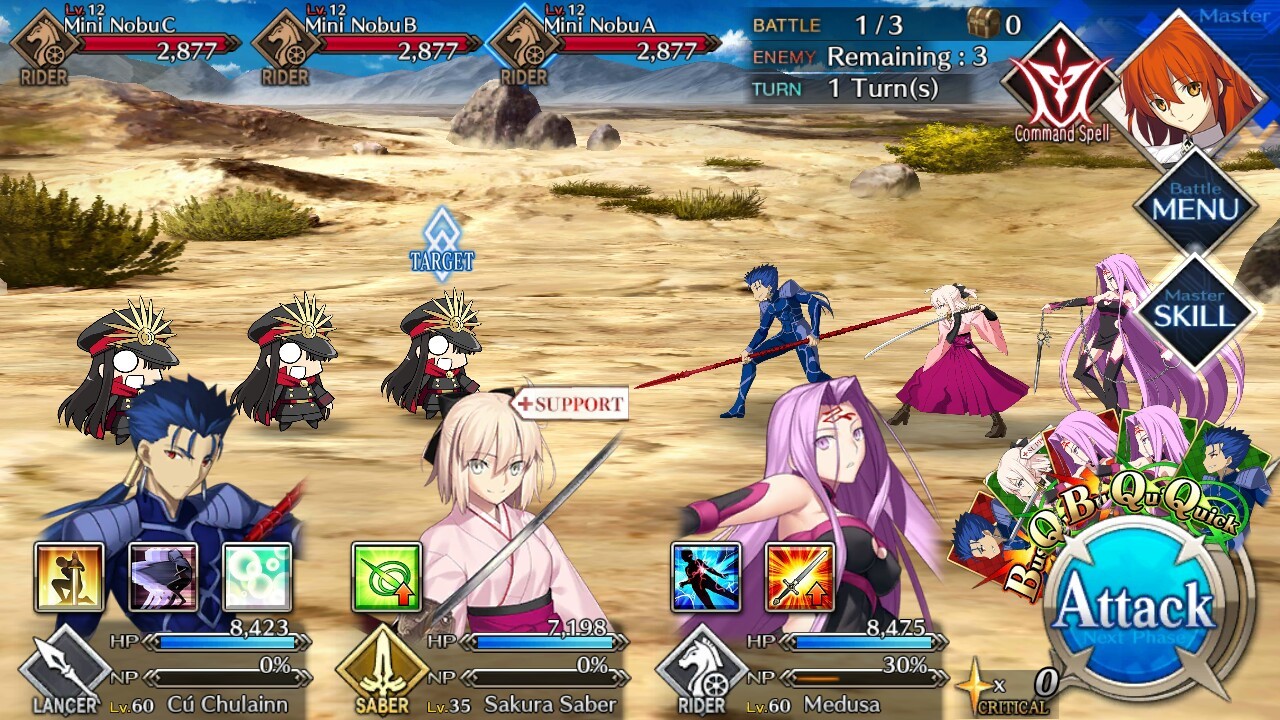Activate Cú Chulainn's kneeling warrior skill
1280x720 pixels.
[x=69, y=577]
